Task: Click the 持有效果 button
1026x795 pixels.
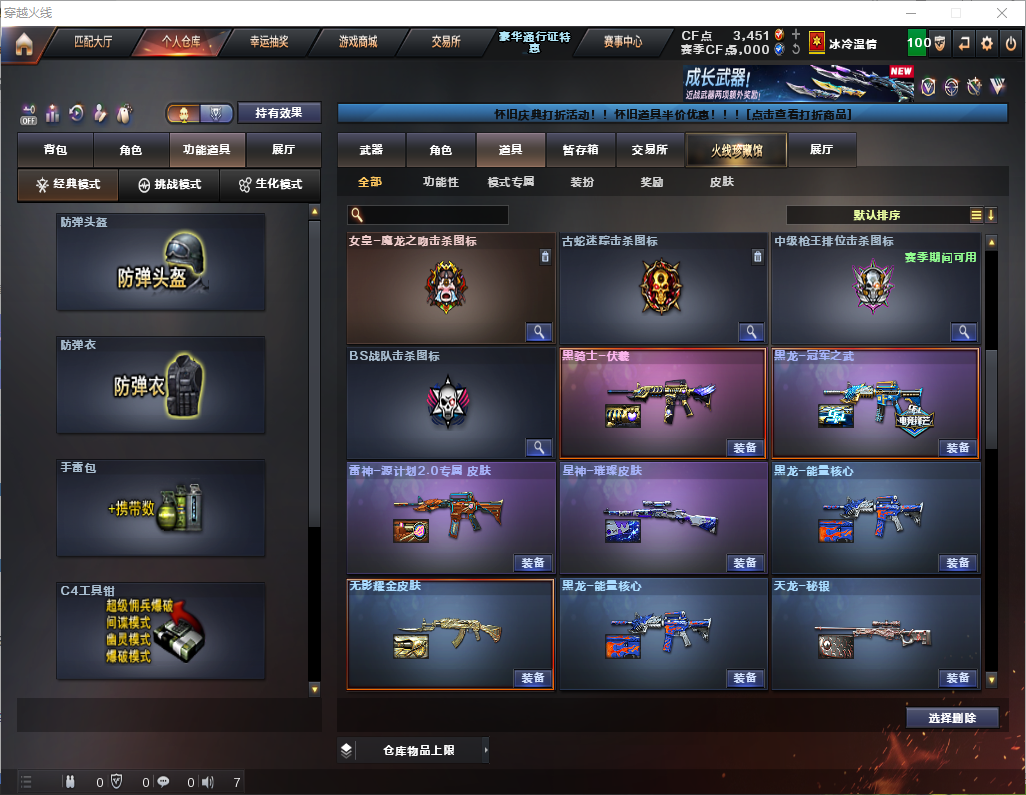Action: 279,113
